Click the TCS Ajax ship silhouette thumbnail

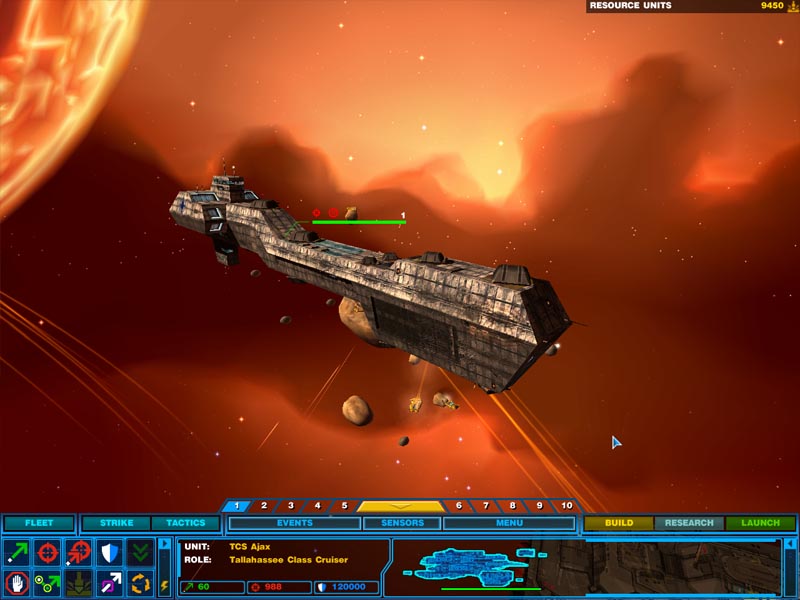[x=458, y=566]
